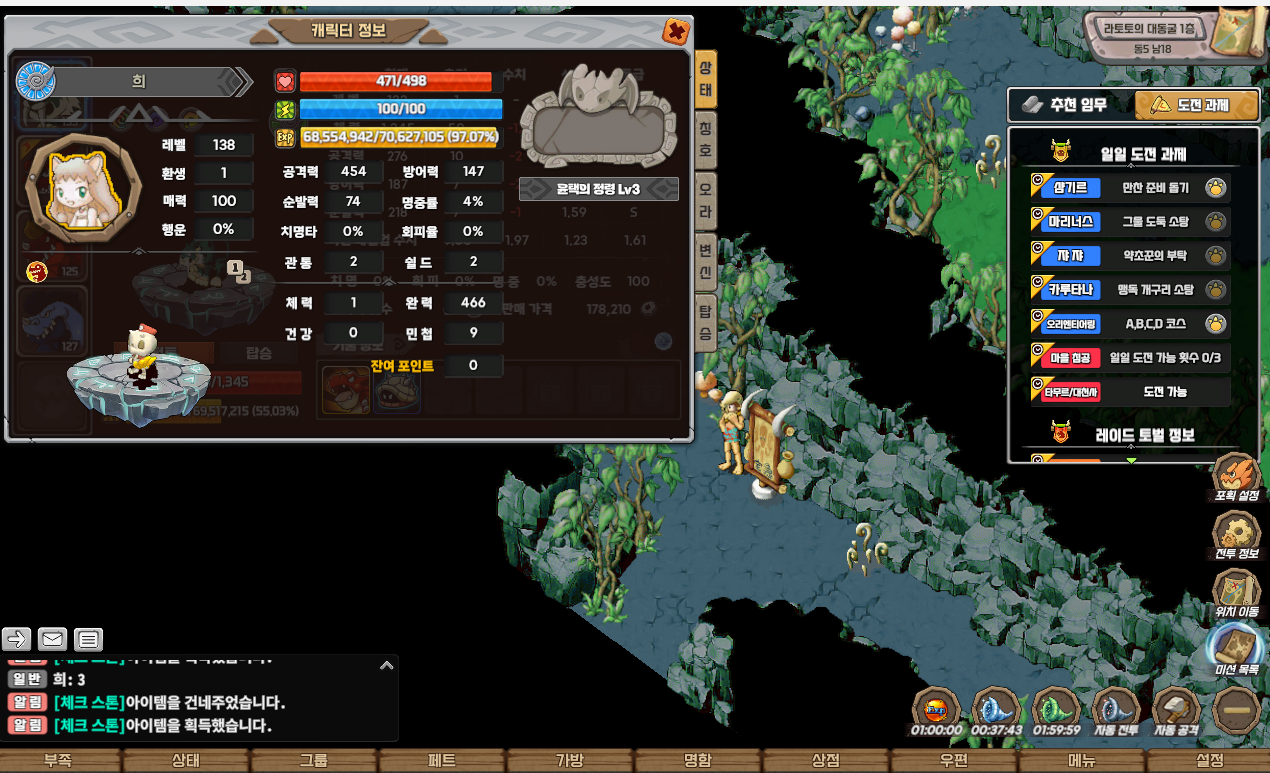Close the 캐릭터 정보 window
The image size is (1270, 773).
[676, 31]
